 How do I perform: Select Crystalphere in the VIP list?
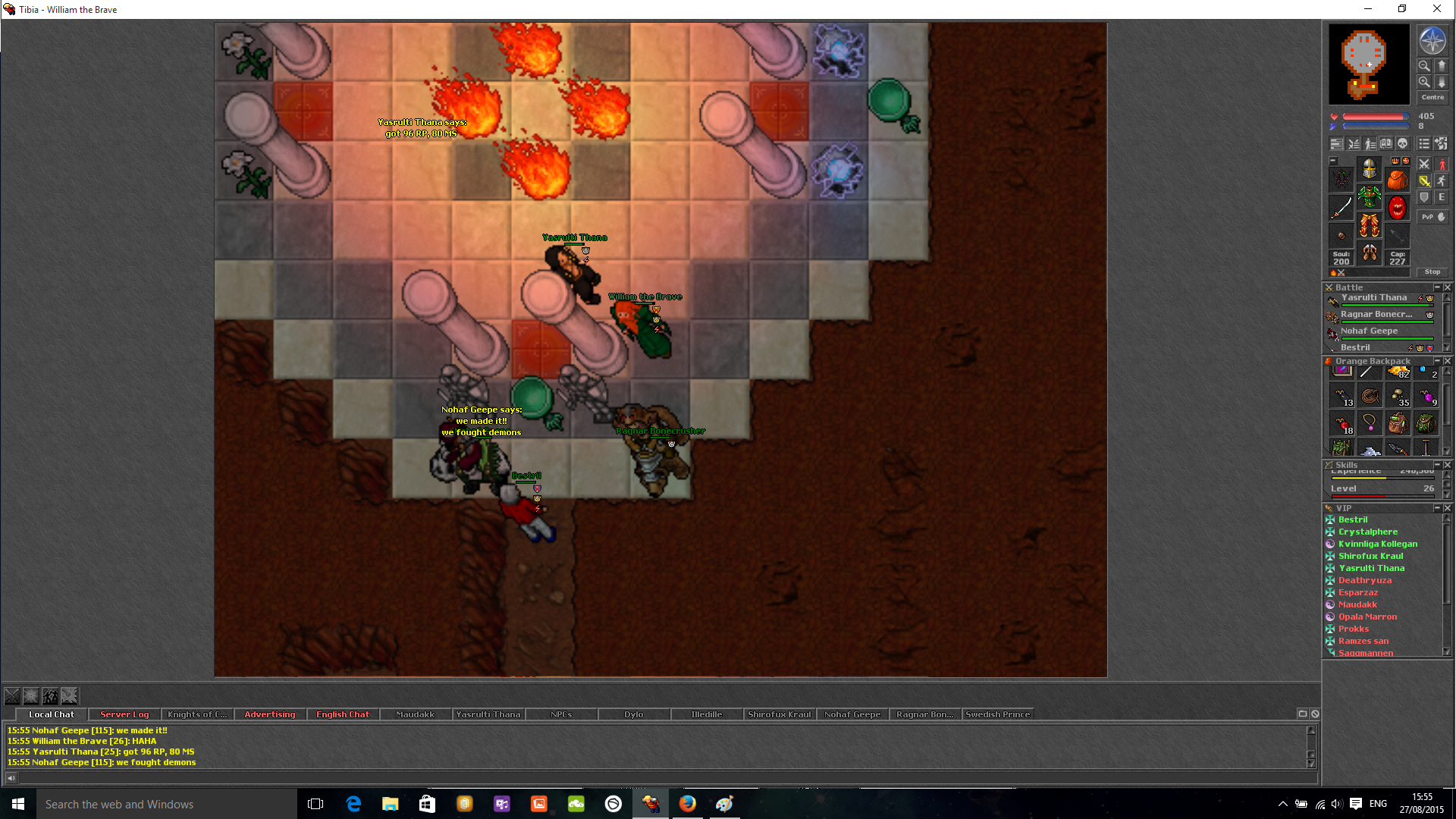pos(1367,532)
